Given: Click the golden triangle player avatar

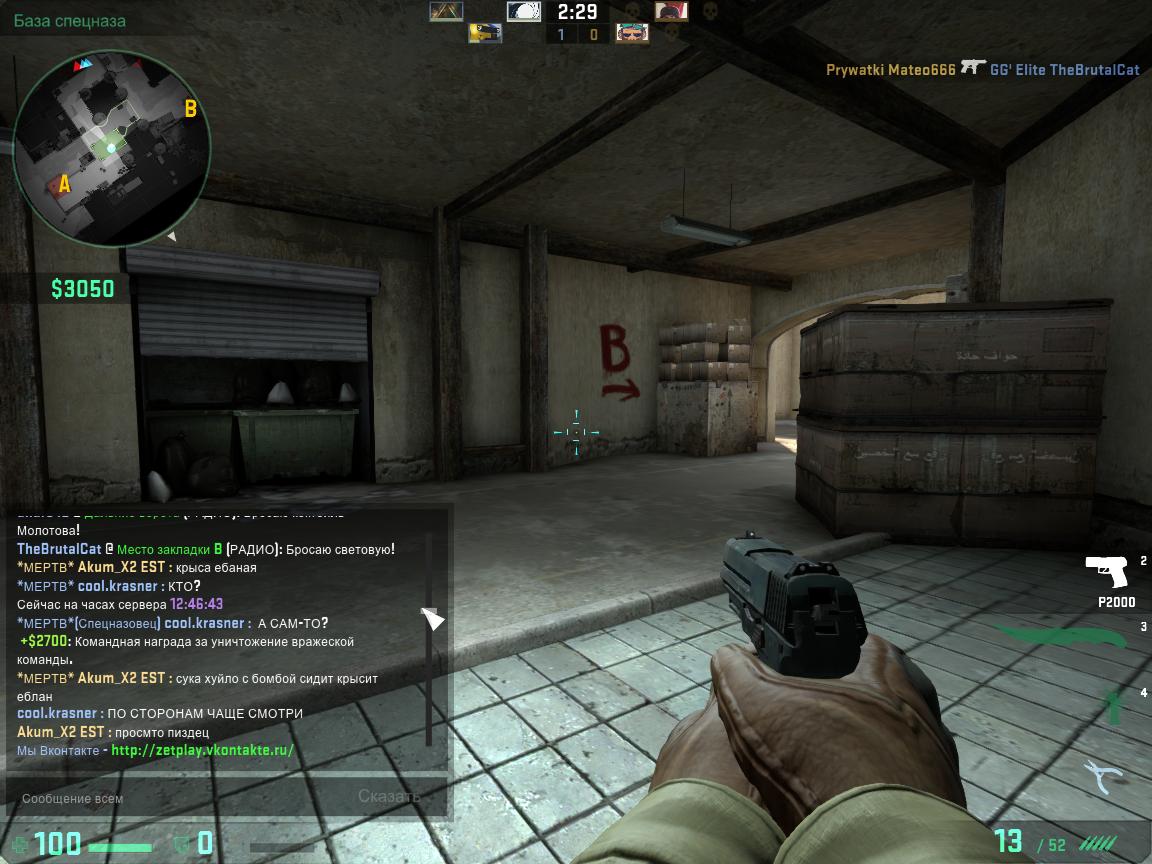Looking at the screenshot, I should [x=446, y=11].
